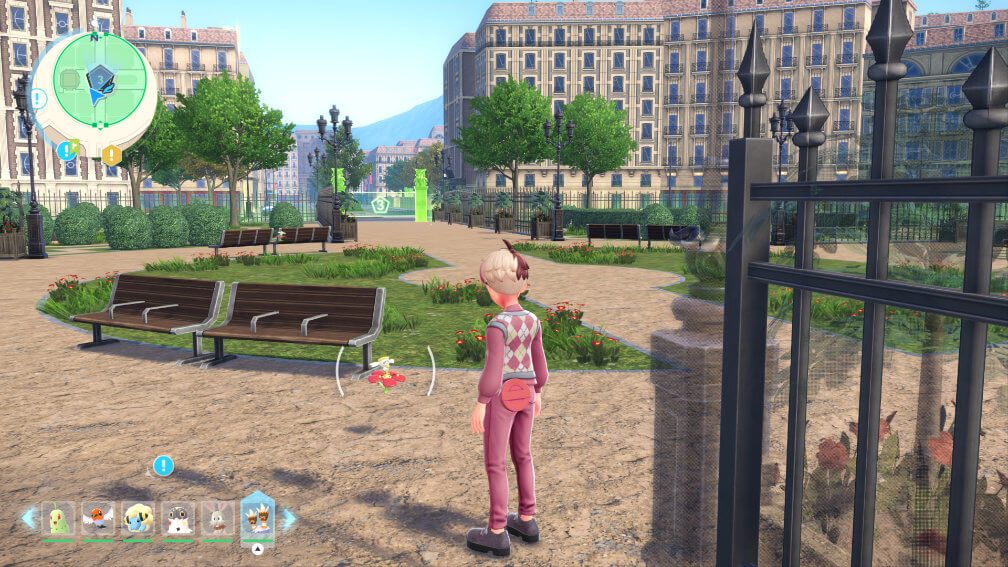Screen dimensions: 1008x567
Task: Cycle the party bar with the left arrow
Action: point(28,519)
